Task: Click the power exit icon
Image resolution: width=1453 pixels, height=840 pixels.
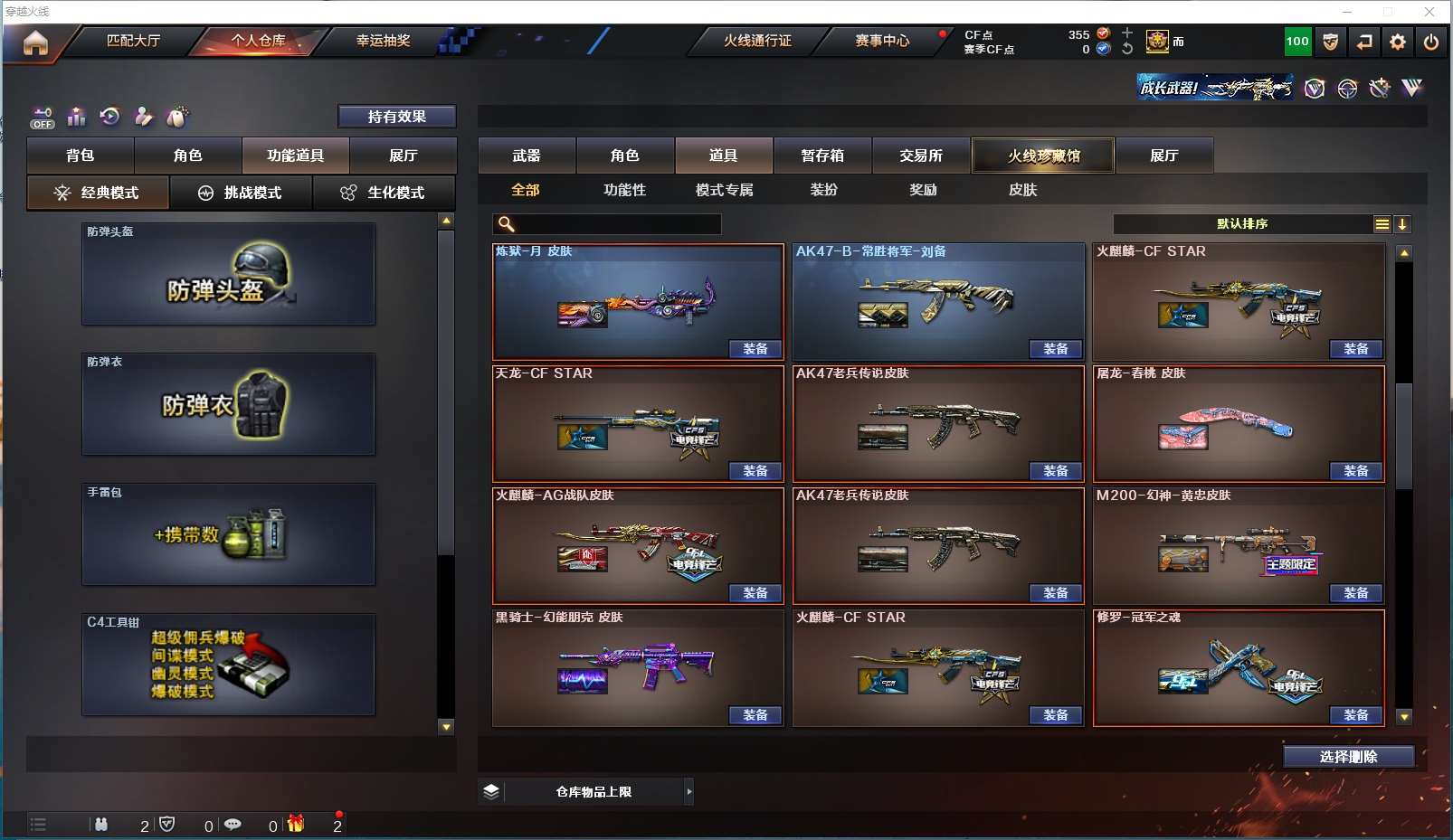Action: (1430, 42)
